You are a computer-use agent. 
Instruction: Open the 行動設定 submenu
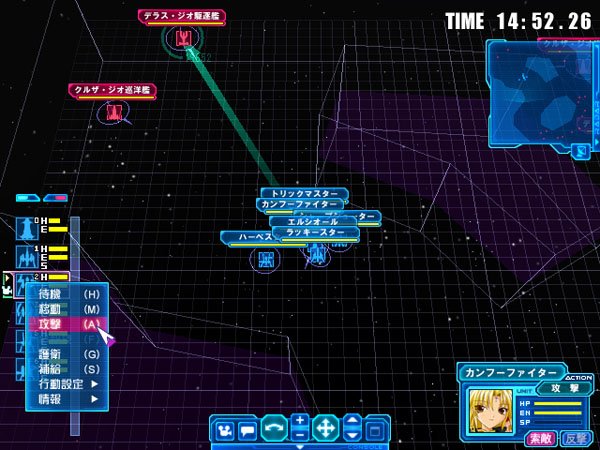pyautogui.click(x=66, y=384)
